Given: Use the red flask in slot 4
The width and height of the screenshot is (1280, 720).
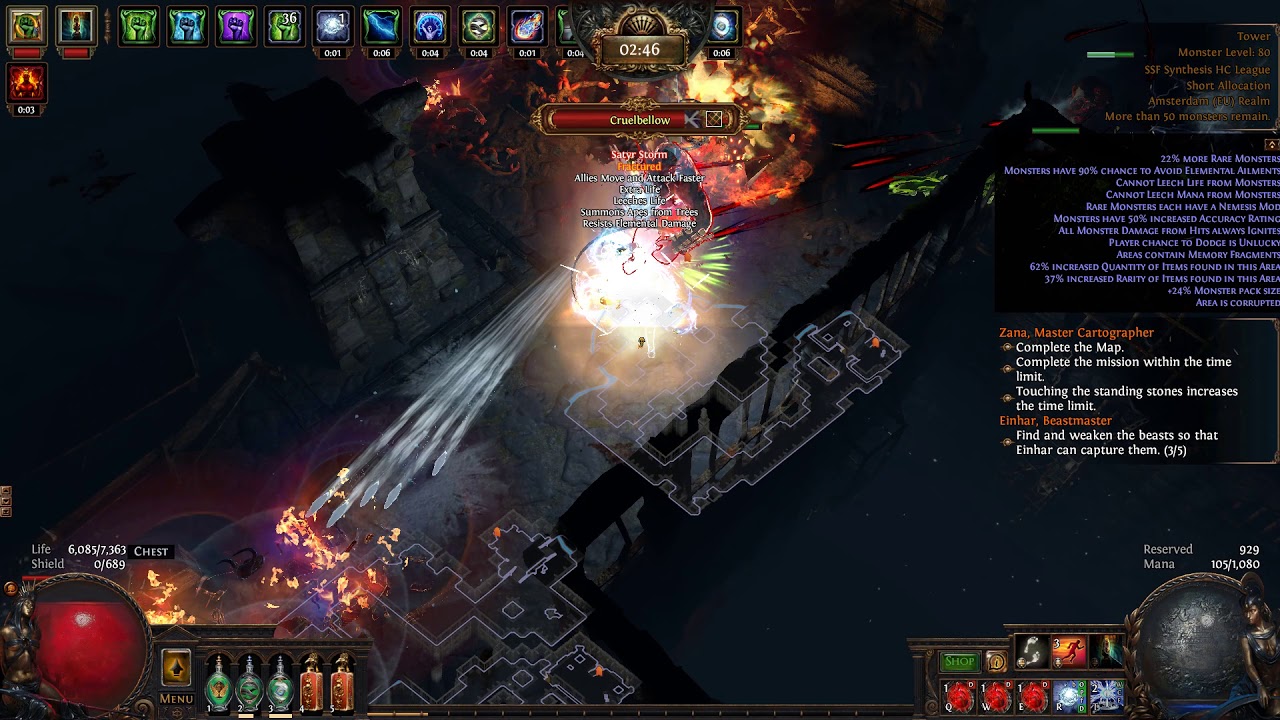Looking at the screenshot, I should (311, 683).
